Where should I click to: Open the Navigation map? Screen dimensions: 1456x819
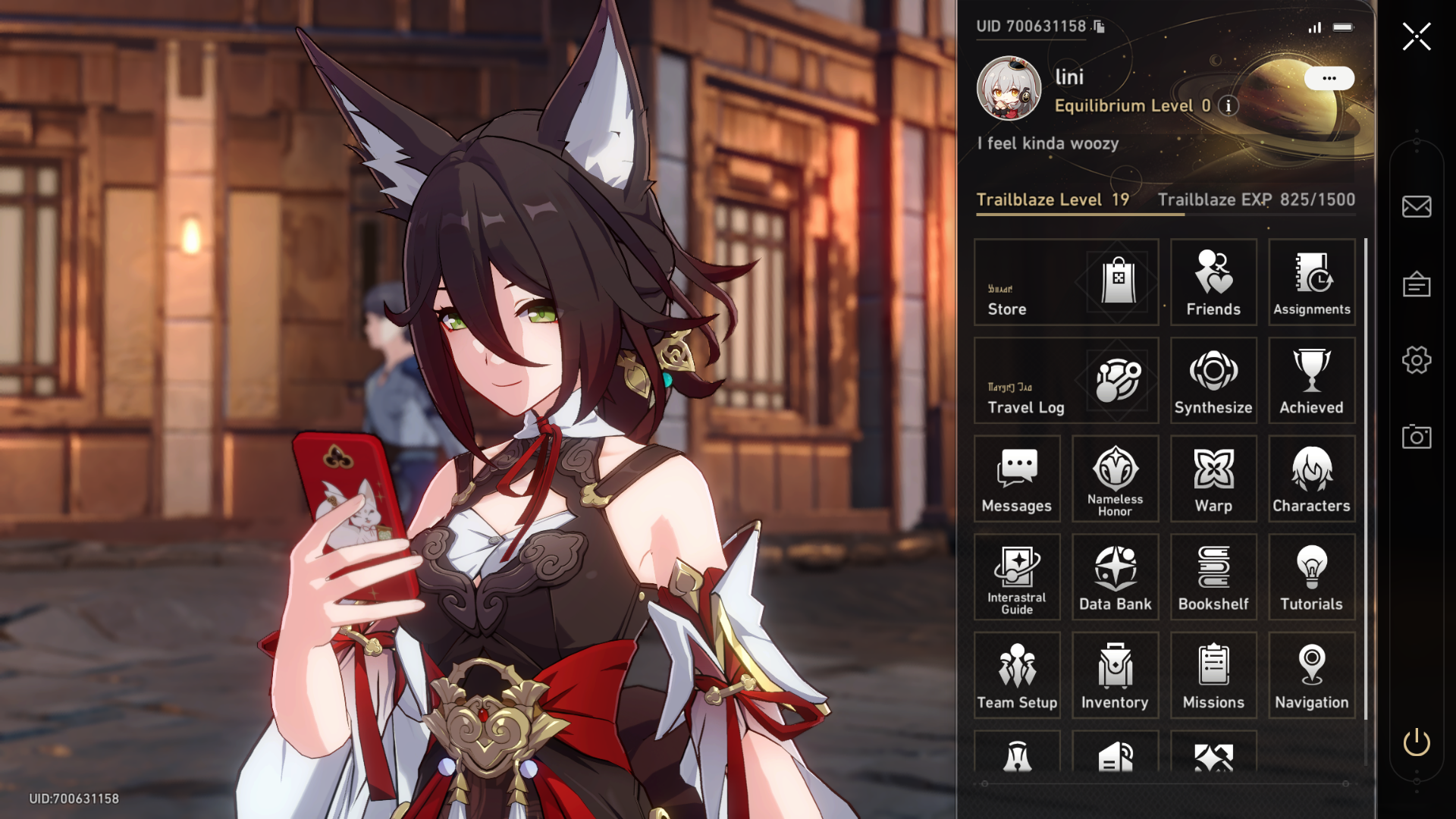tap(1311, 675)
